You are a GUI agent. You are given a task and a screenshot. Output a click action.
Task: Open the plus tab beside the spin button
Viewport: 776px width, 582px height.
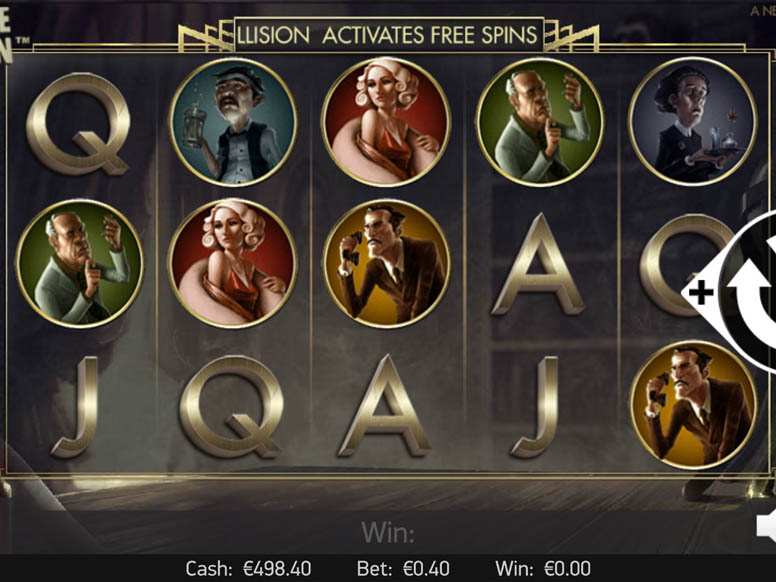coord(701,292)
